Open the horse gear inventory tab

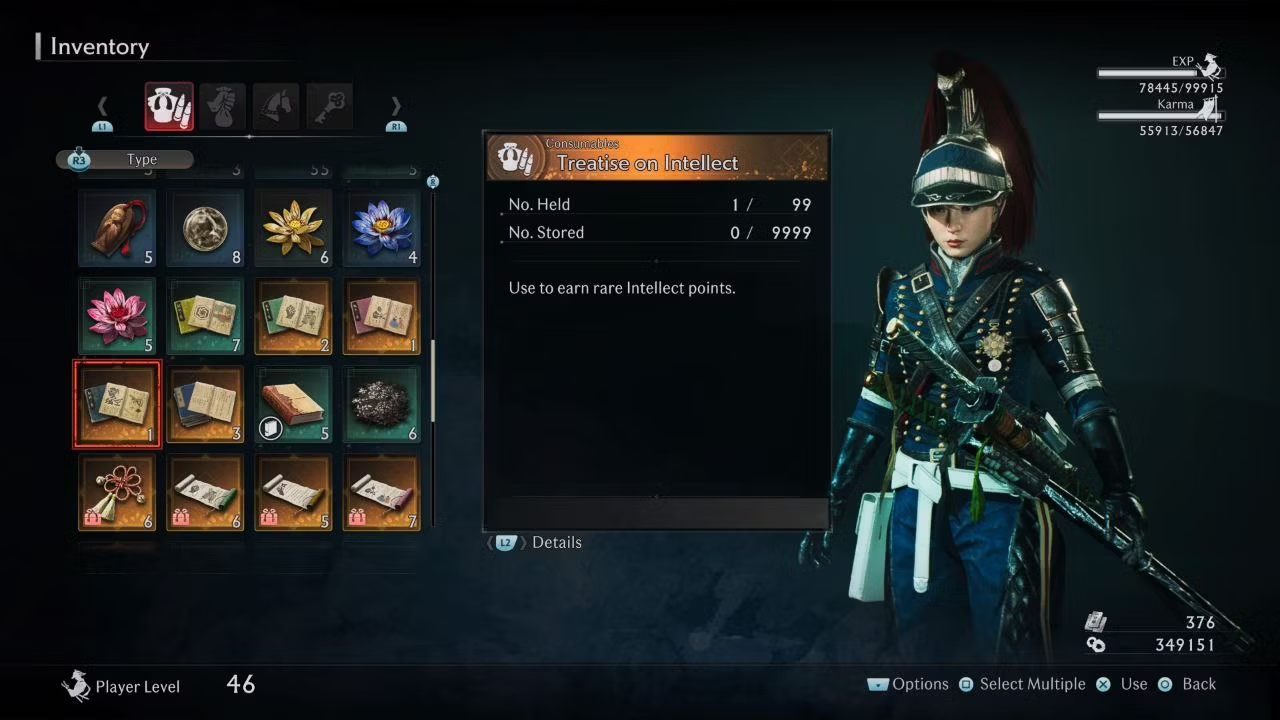(x=276, y=106)
